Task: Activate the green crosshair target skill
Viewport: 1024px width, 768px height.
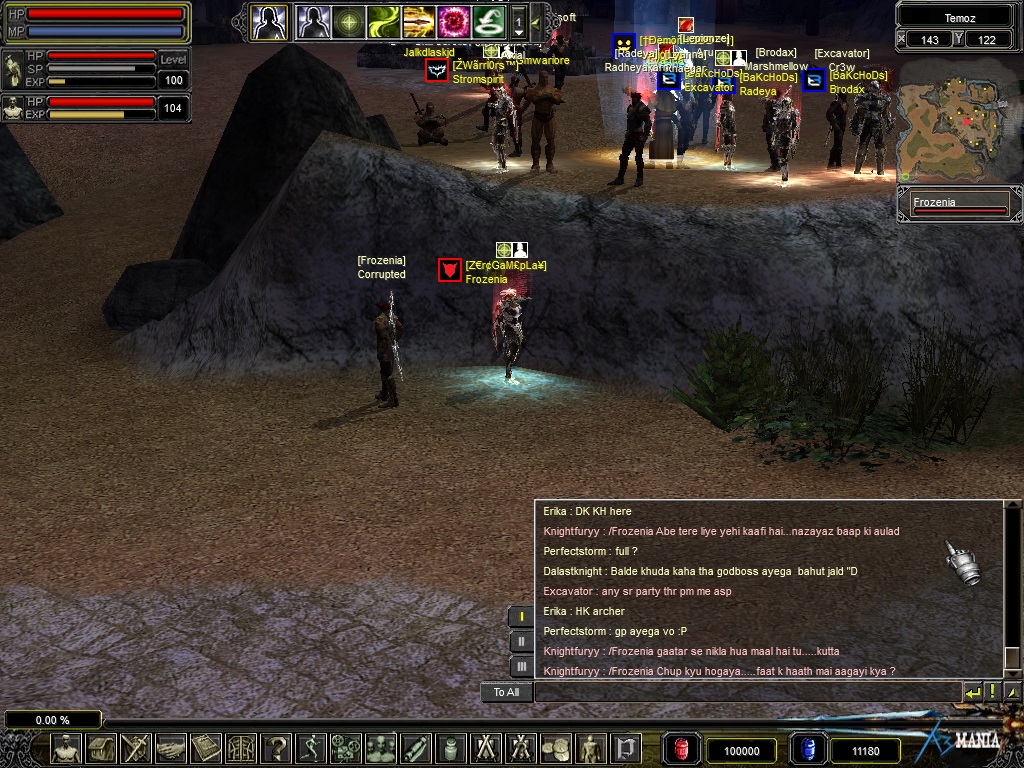Action: click(349, 21)
